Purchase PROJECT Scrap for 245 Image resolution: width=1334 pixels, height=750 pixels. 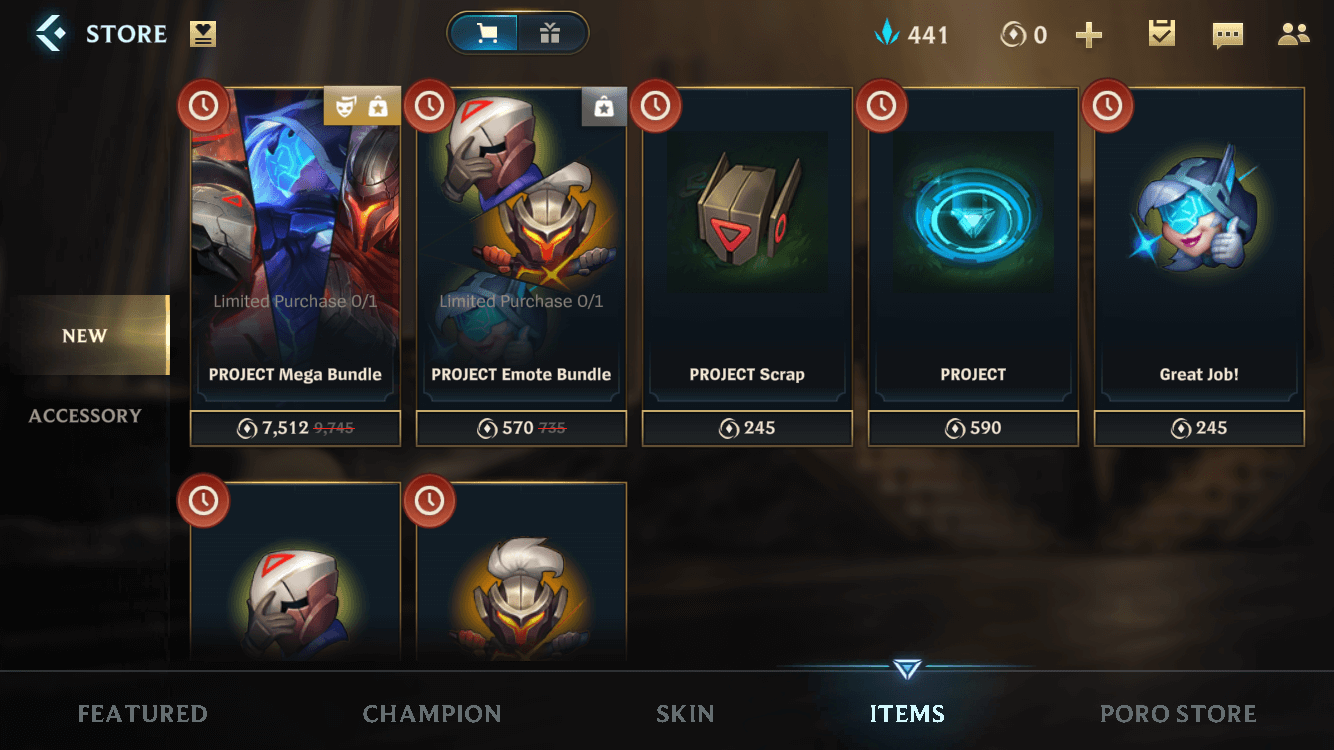point(746,428)
